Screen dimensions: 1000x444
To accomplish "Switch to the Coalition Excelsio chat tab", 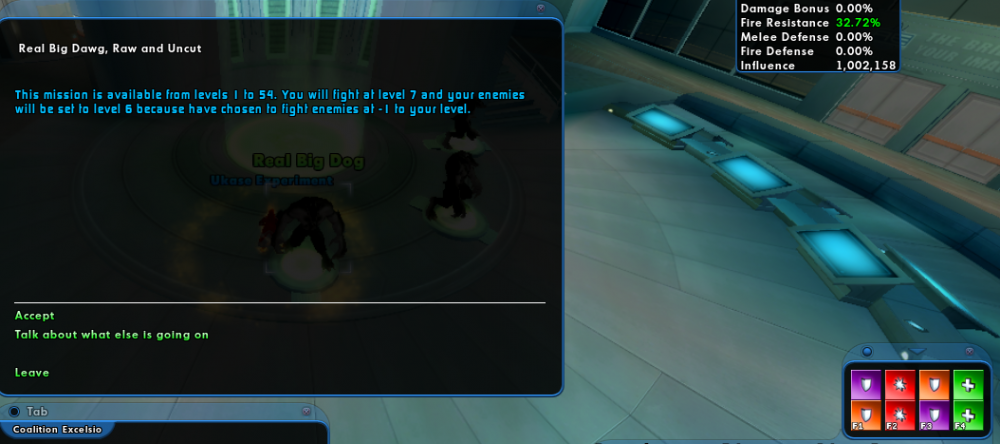I will point(56,430).
